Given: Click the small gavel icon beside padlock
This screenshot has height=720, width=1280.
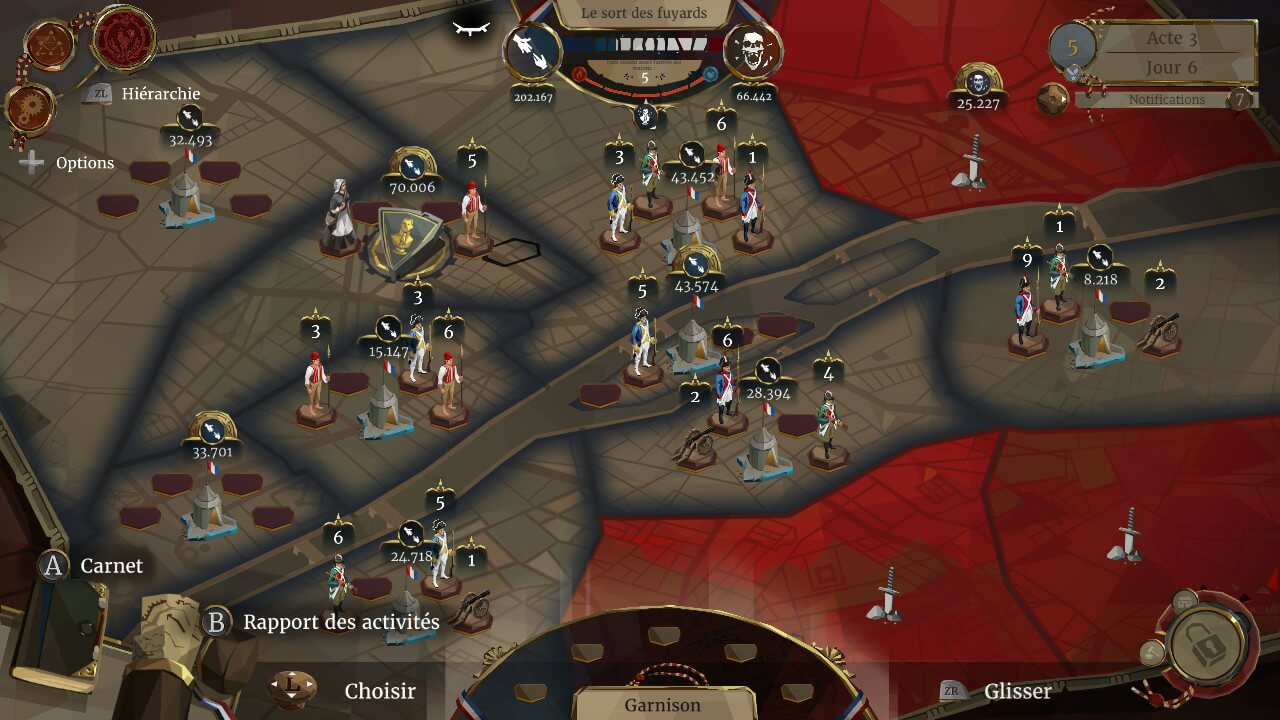Looking at the screenshot, I should [x=1152, y=652].
